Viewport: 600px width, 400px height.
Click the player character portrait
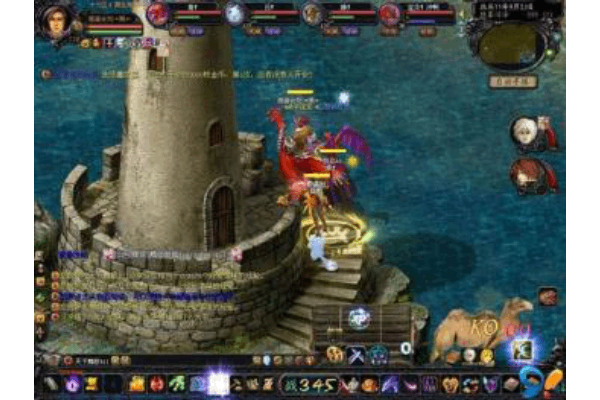pyautogui.click(x=56, y=19)
